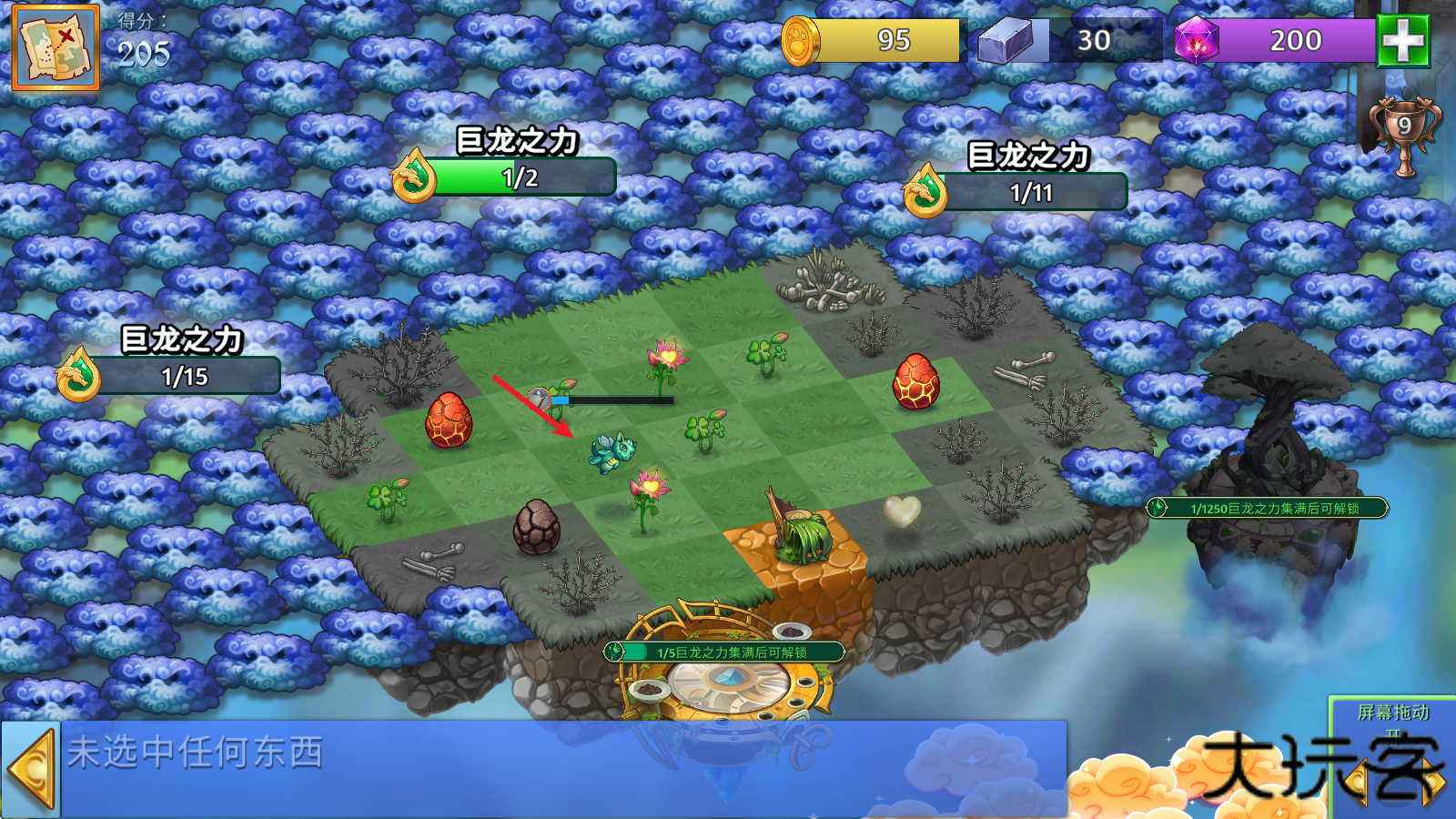Select the 1/1250 巨龙之力 unlock label
The width and height of the screenshot is (1456, 819).
1267,508
